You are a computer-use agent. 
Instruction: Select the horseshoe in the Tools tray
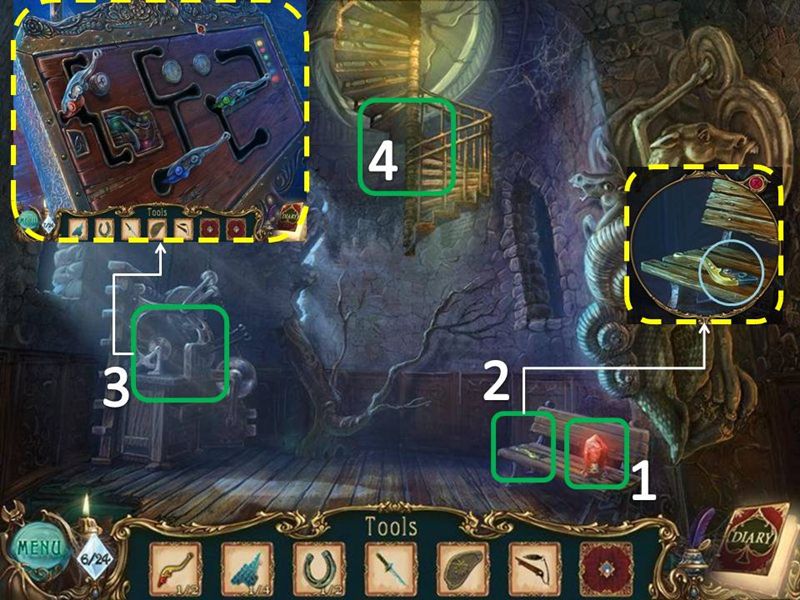point(318,570)
